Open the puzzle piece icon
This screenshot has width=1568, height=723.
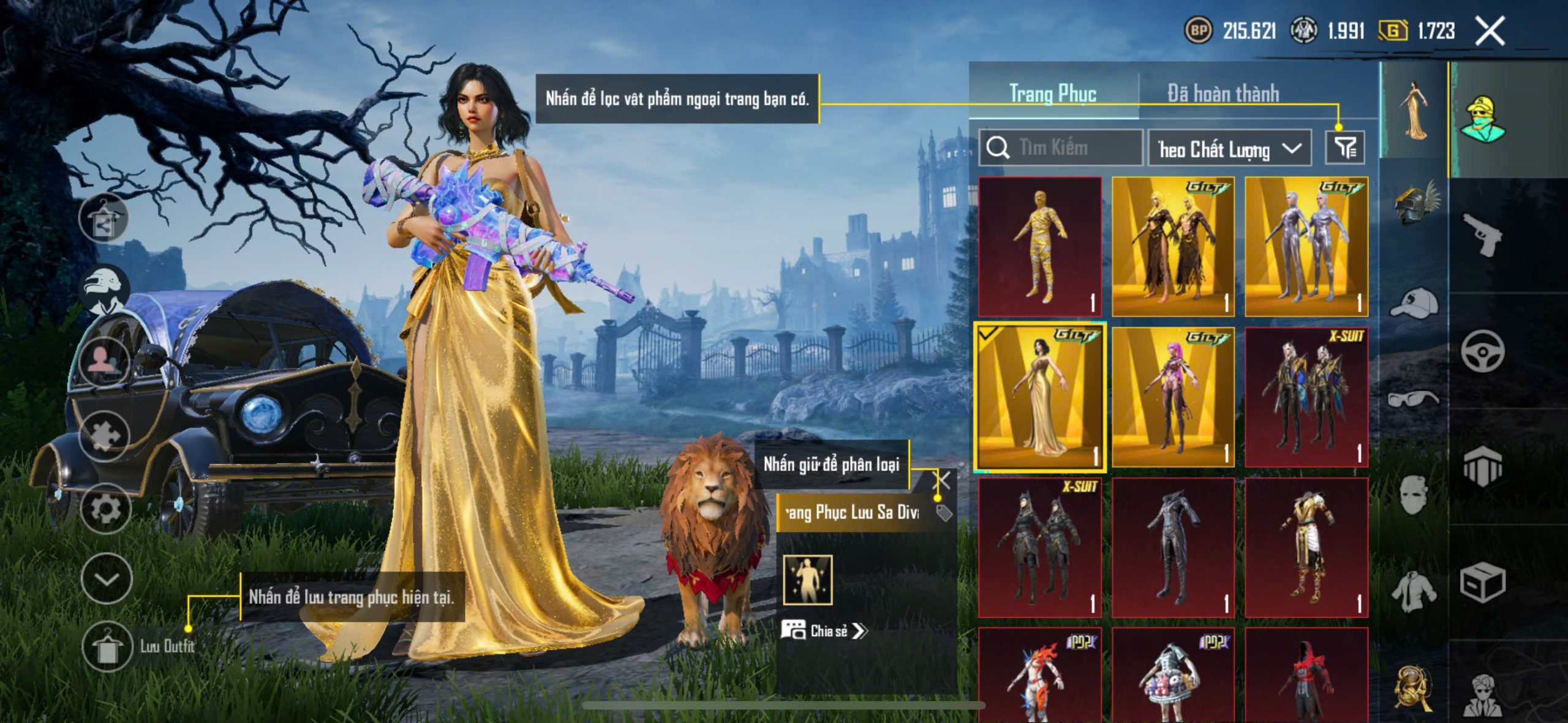[x=105, y=435]
